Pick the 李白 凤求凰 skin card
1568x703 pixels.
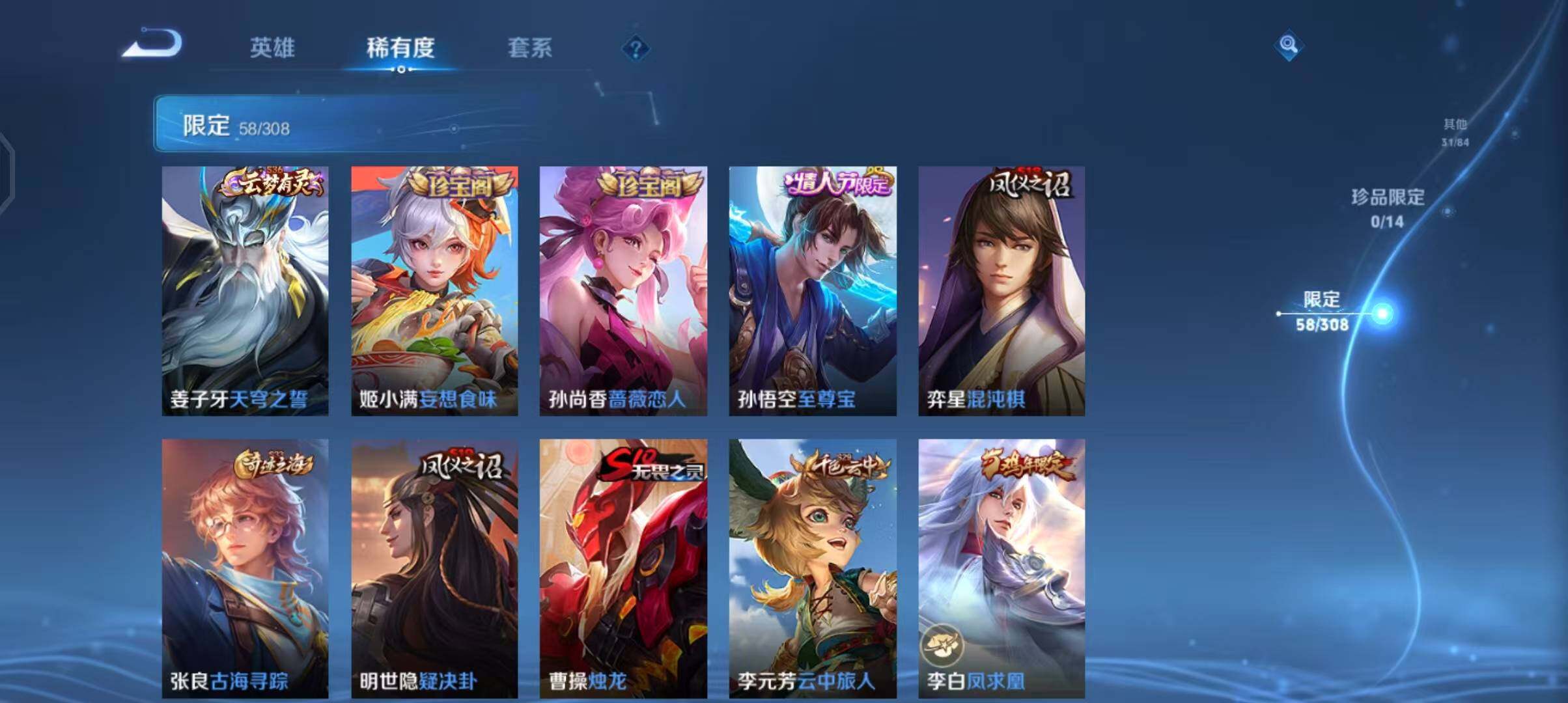(x=1001, y=568)
